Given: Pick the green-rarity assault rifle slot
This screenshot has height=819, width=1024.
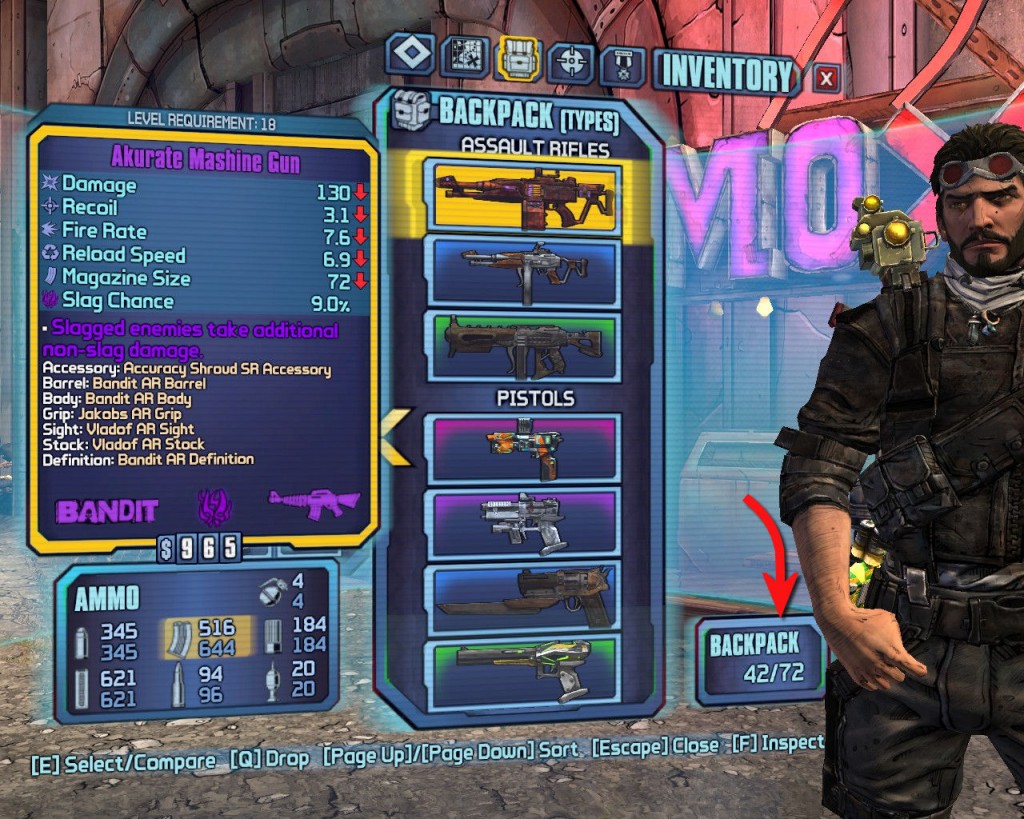Looking at the screenshot, I should (x=527, y=345).
